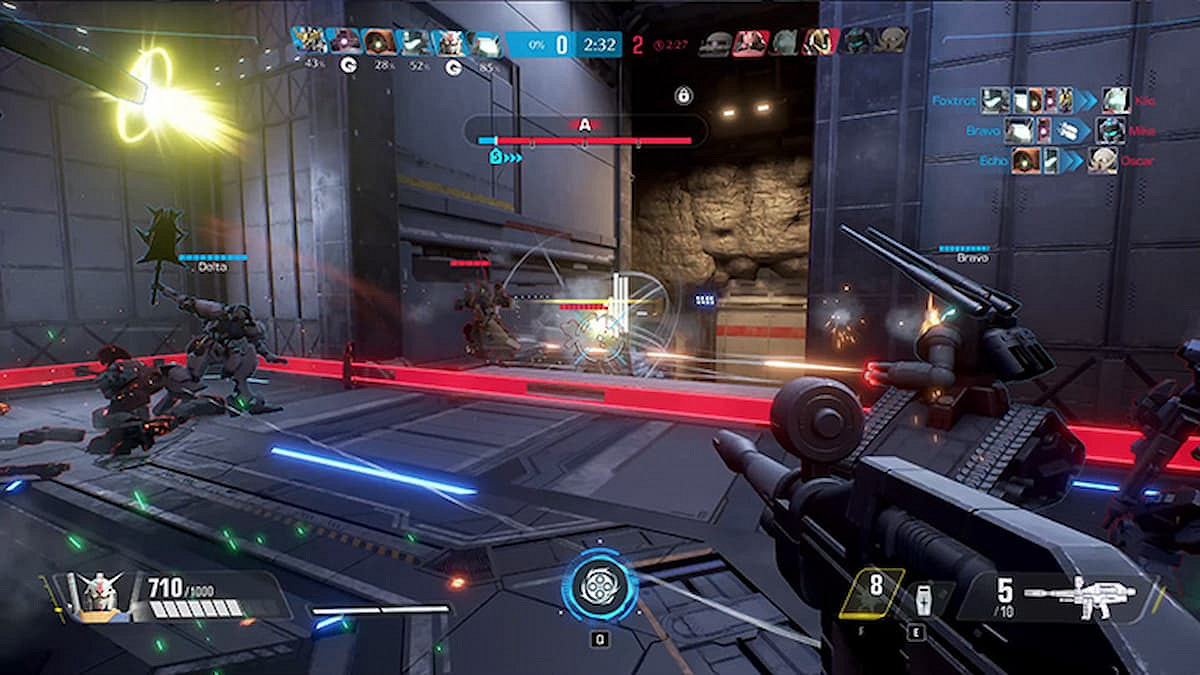
Task: Select the Gundam pilot portrait
Action: click(97, 592)
